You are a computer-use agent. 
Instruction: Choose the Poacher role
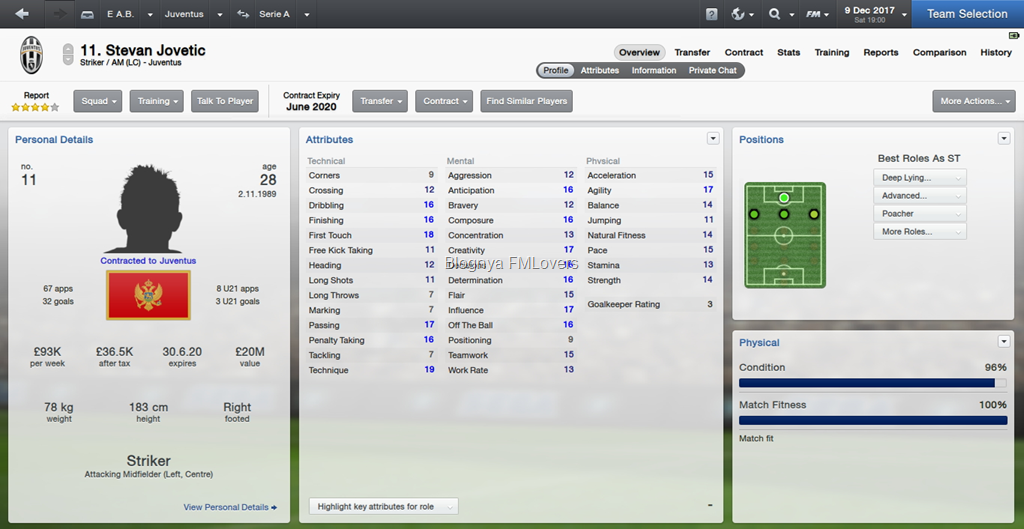(x=919, y=214)
